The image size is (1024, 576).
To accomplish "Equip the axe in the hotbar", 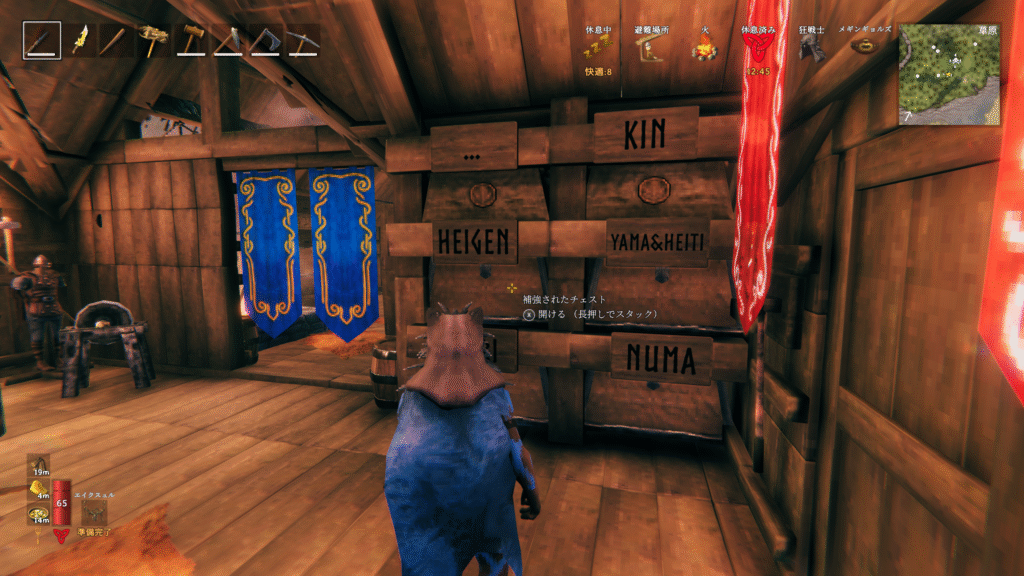I will (x=264, y=40).
